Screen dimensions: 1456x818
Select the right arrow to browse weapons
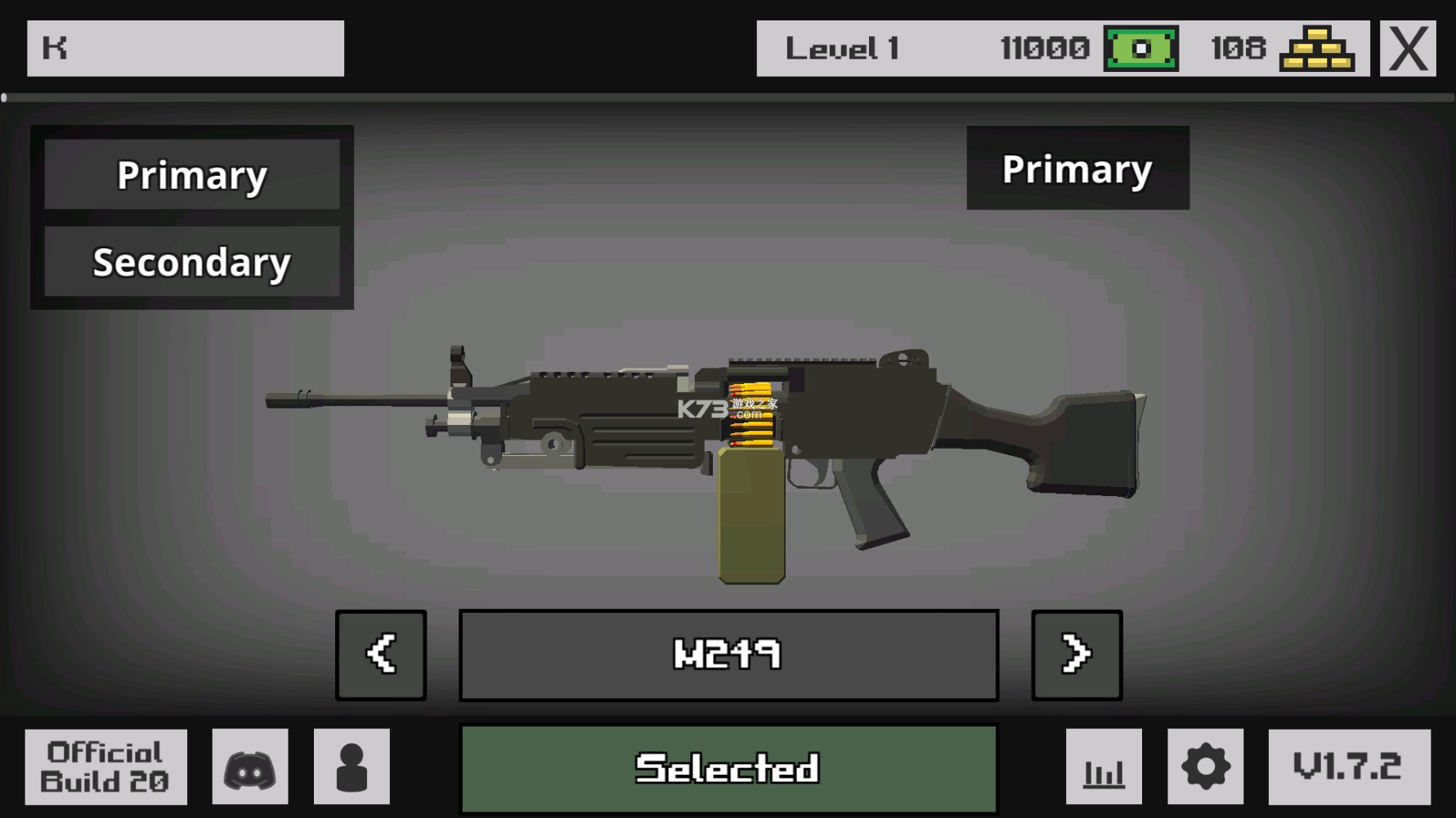pos(1076,654)
